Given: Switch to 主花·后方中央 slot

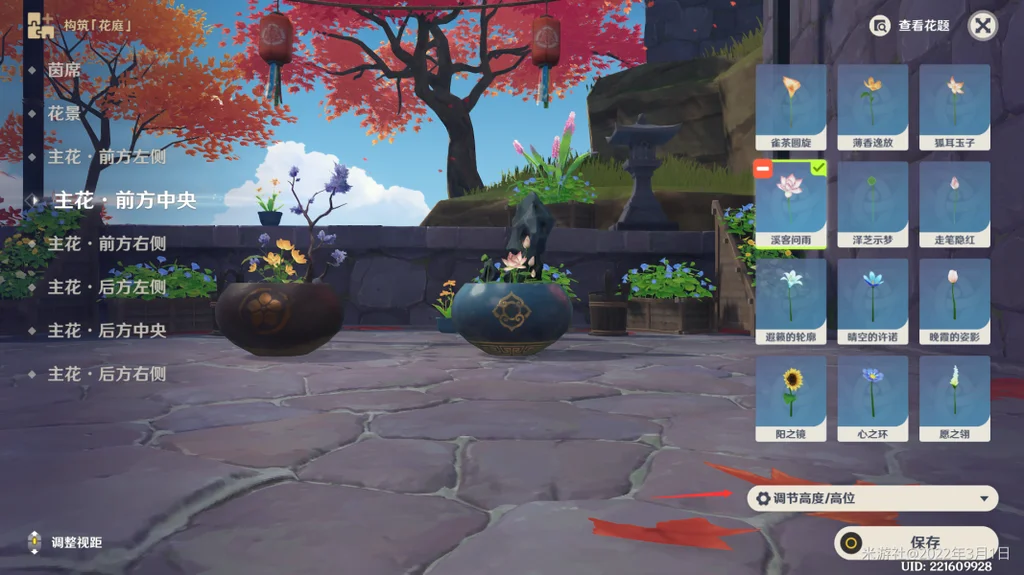Looking at the screenshot, I should click(106, 330).
